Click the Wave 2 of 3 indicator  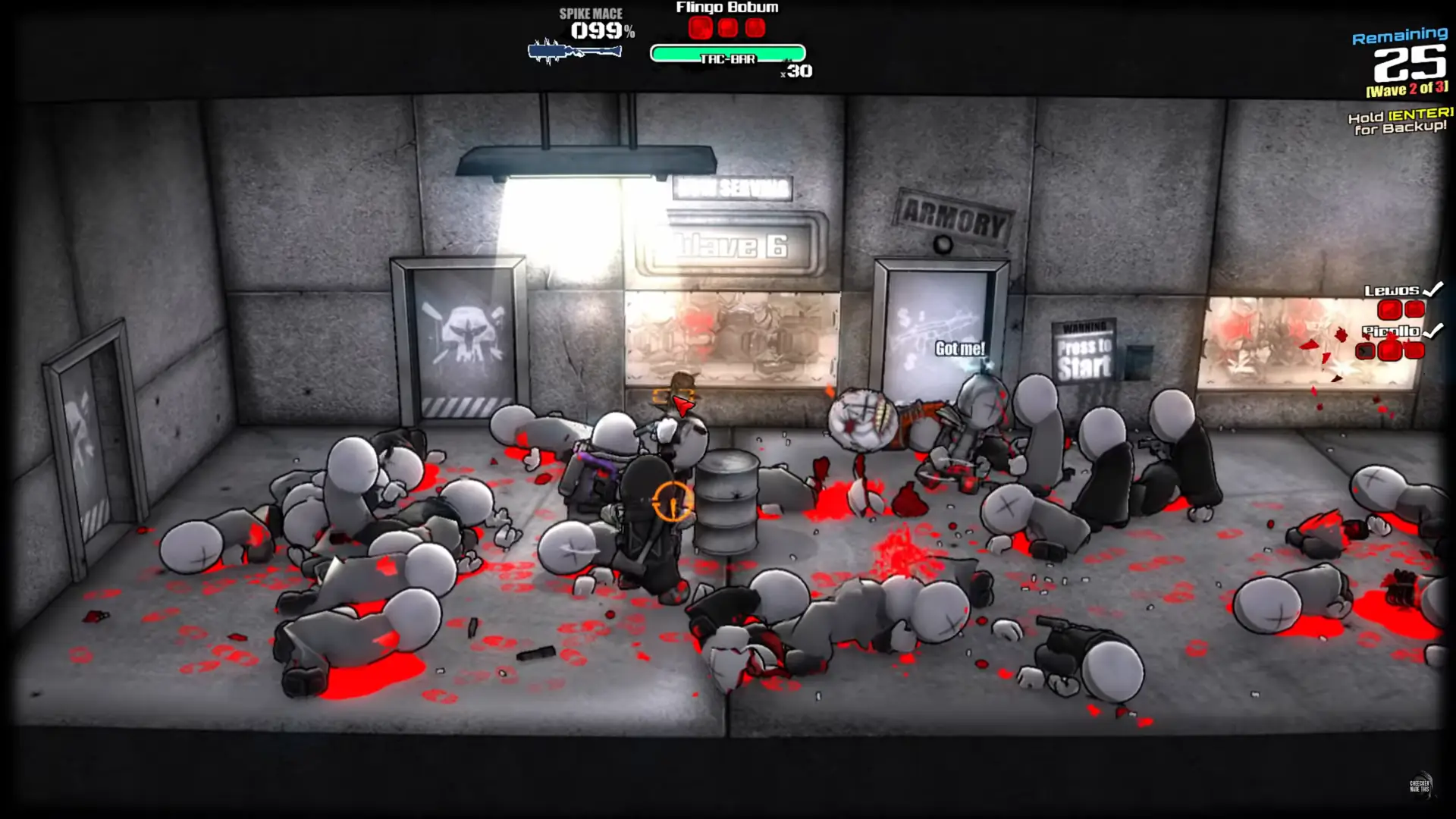pos(1407,90)
